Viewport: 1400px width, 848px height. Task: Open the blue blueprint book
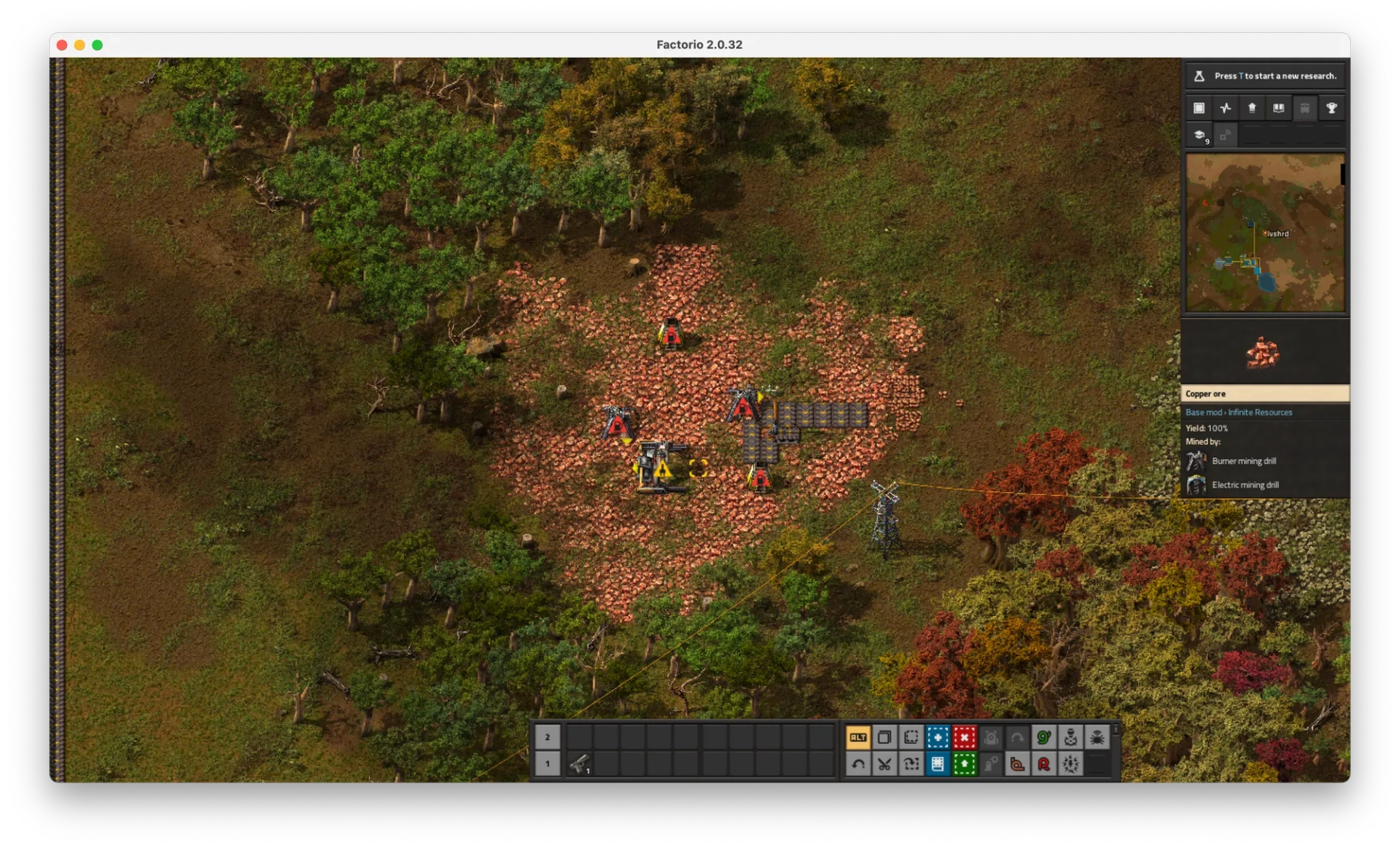click(x=938, y=764)
